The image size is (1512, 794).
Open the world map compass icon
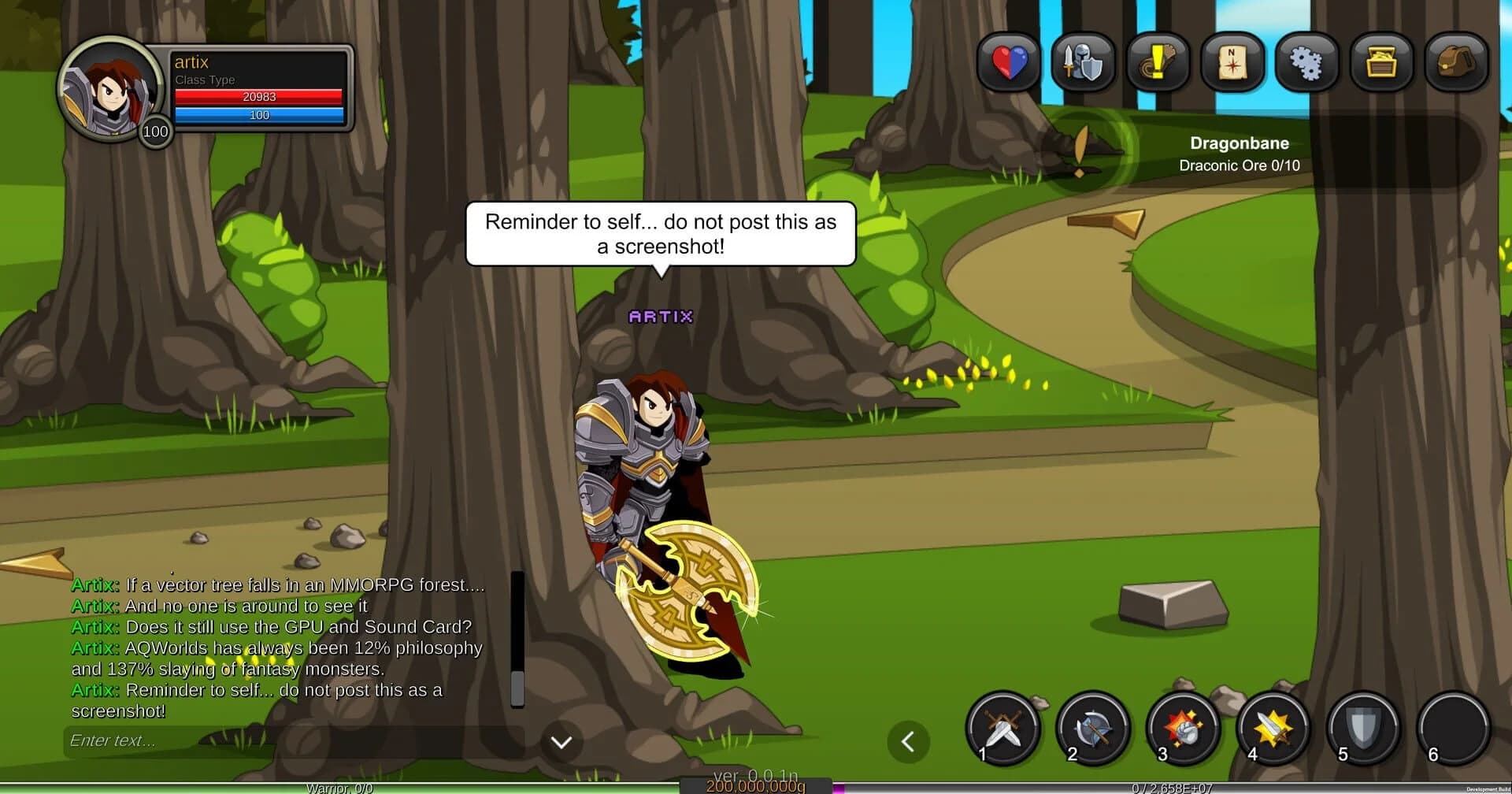tap(1232, 63)
